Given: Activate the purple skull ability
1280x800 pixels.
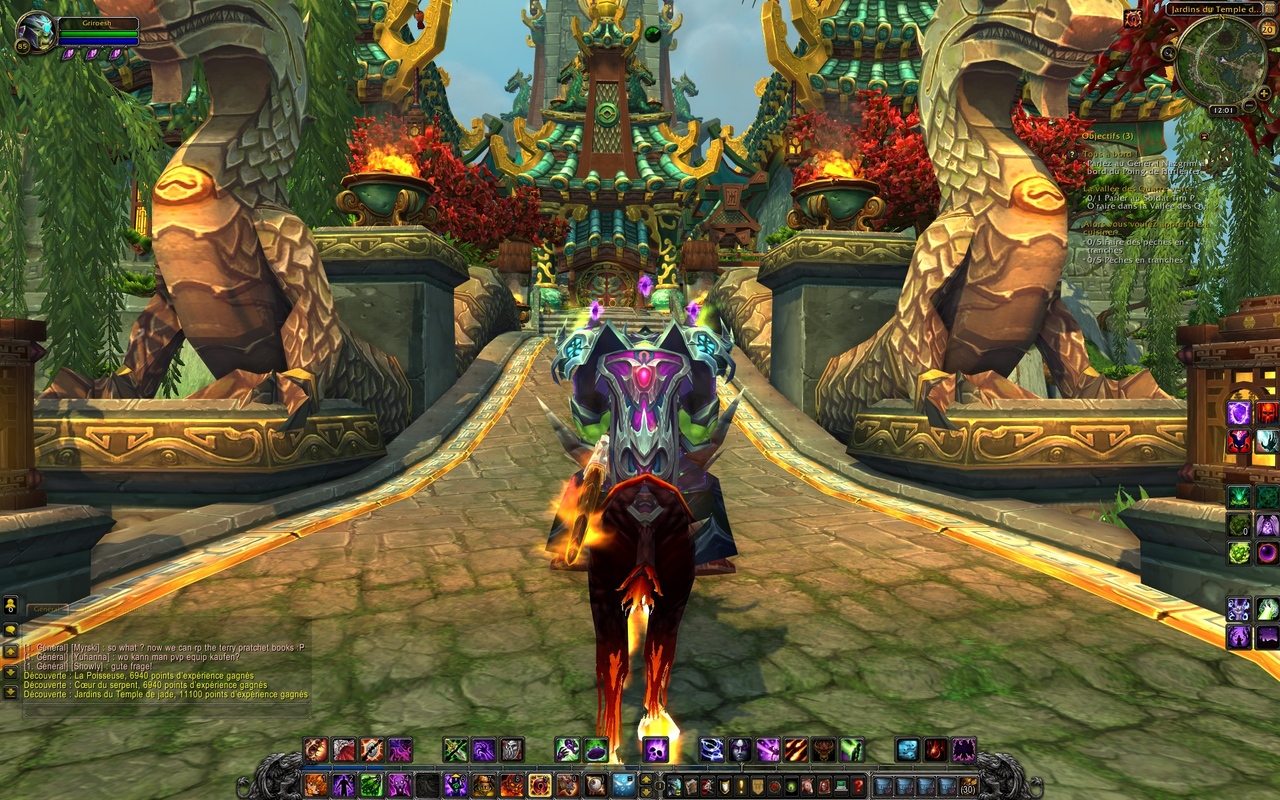Looking at the screenshot, I should click(x=655, y=750).
